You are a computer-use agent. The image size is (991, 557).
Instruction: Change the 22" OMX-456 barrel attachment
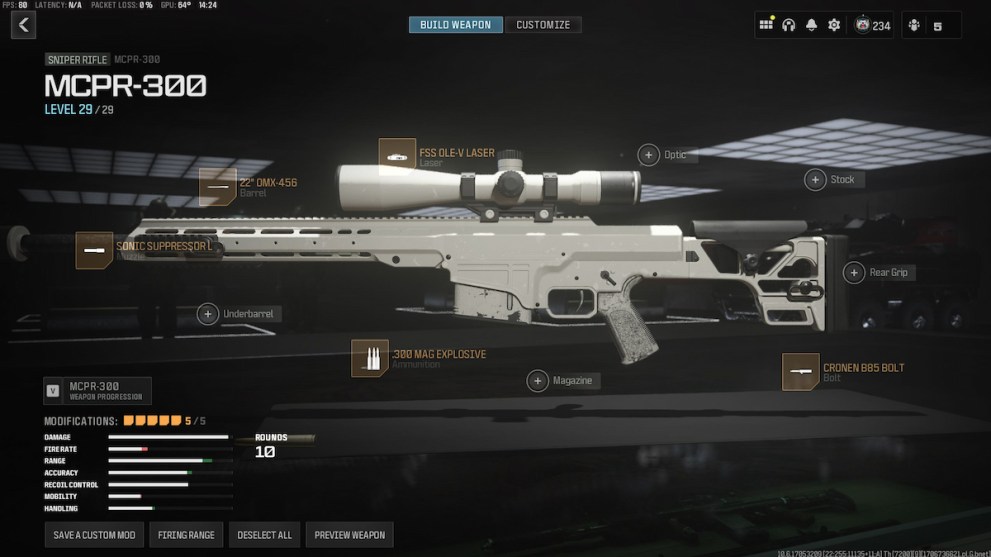[218, 186]
